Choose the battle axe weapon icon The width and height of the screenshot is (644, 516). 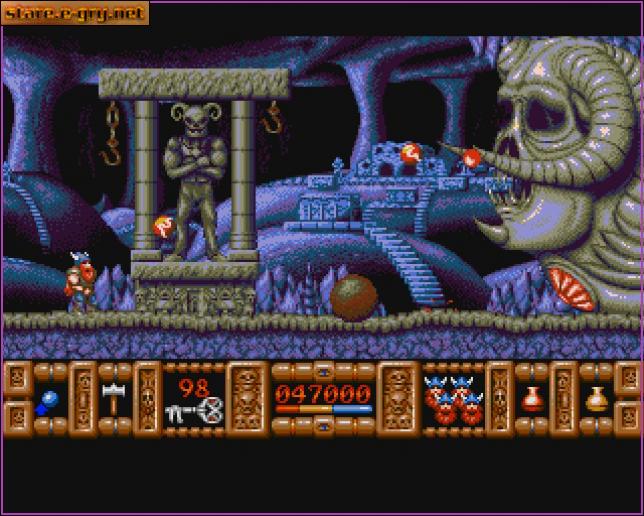point(110,397)
